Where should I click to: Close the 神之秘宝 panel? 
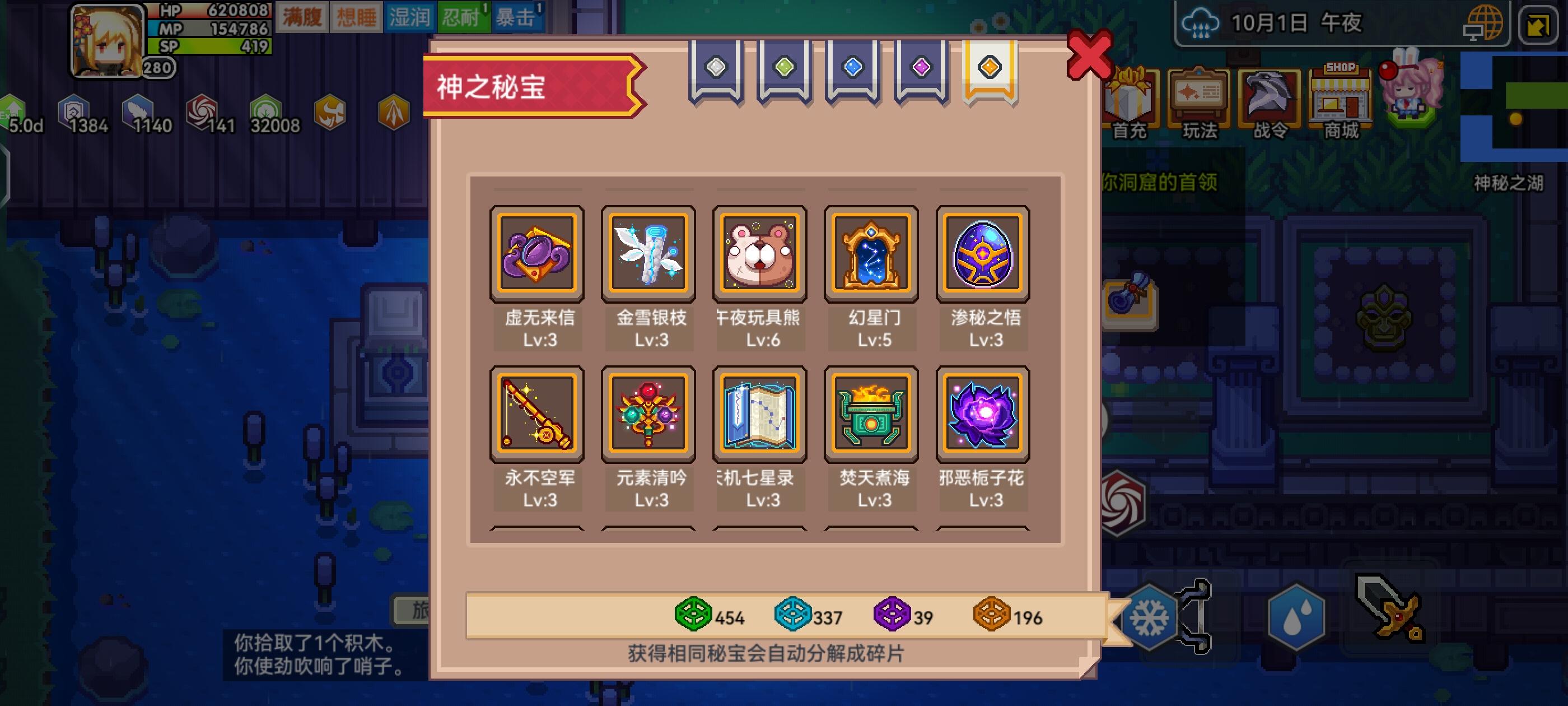coord(1091,54)
